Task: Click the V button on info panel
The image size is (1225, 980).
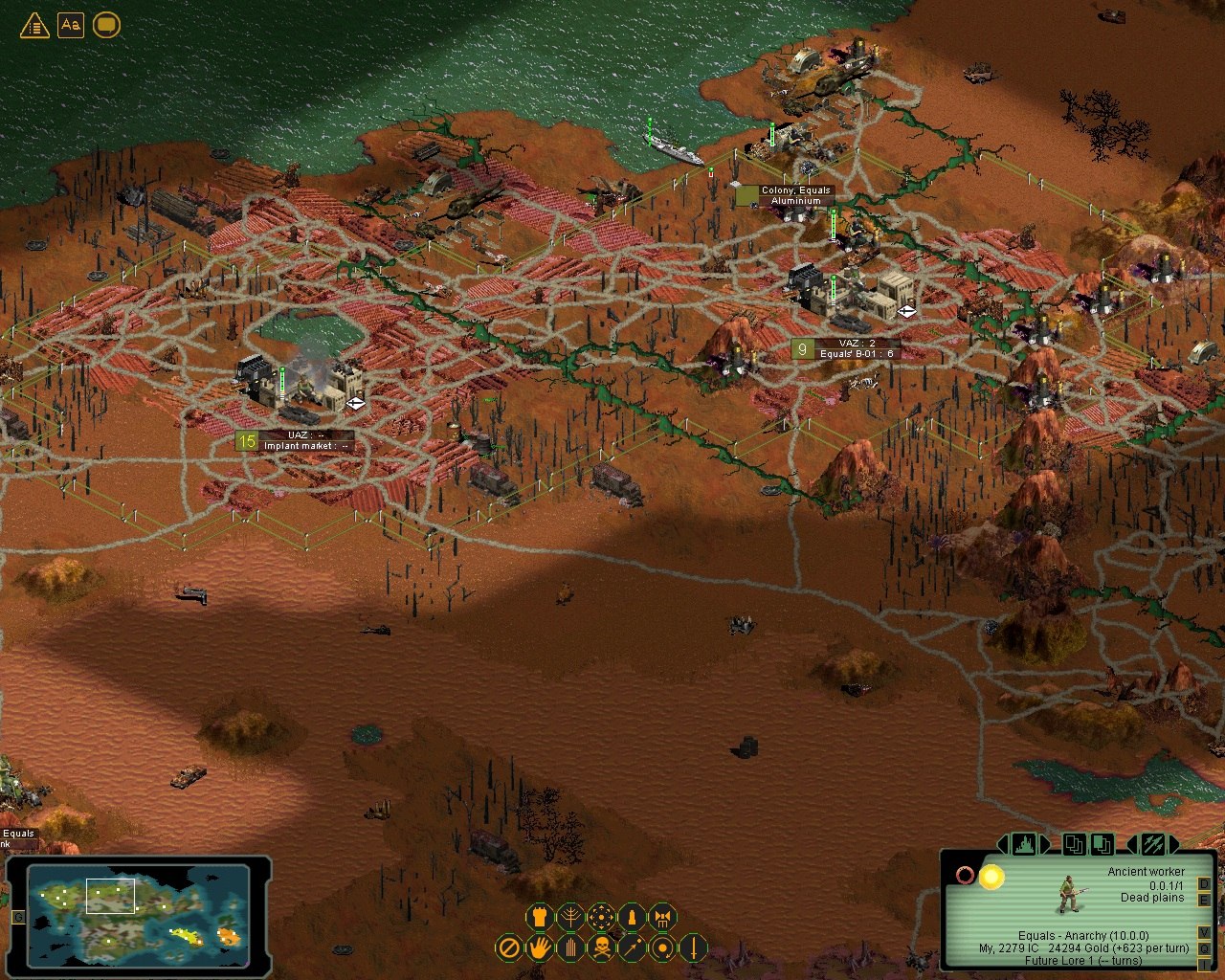Action: point(1204,933)
